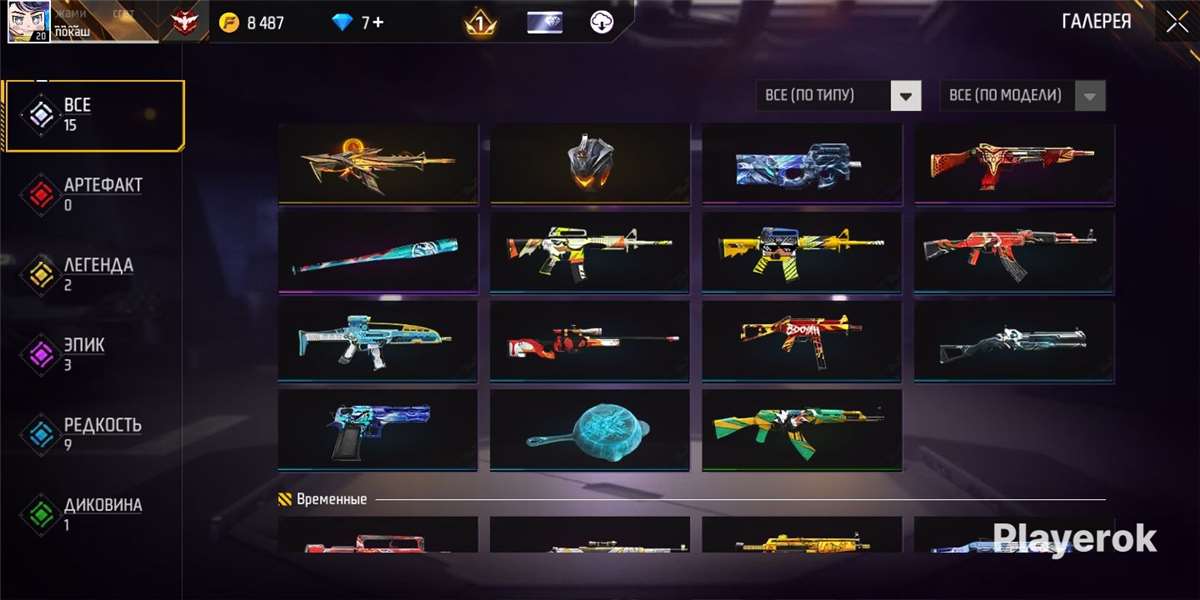The image size is (1200, 600).
Task: Close the gallery with the X button
Action: tap(1176, 22)
